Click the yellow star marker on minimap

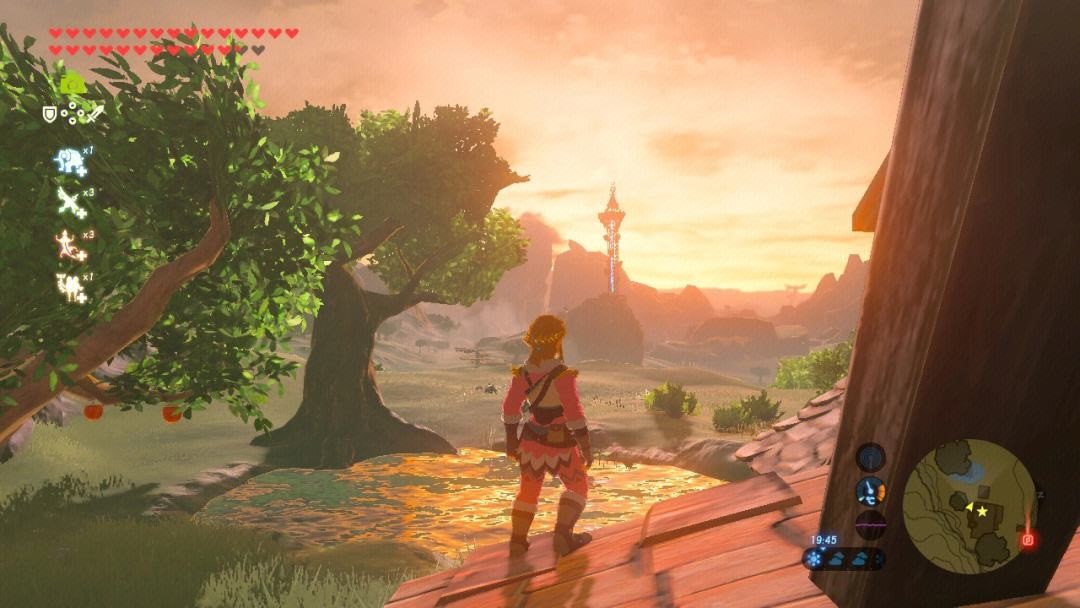pyautogui.click(x=982, y=510)
